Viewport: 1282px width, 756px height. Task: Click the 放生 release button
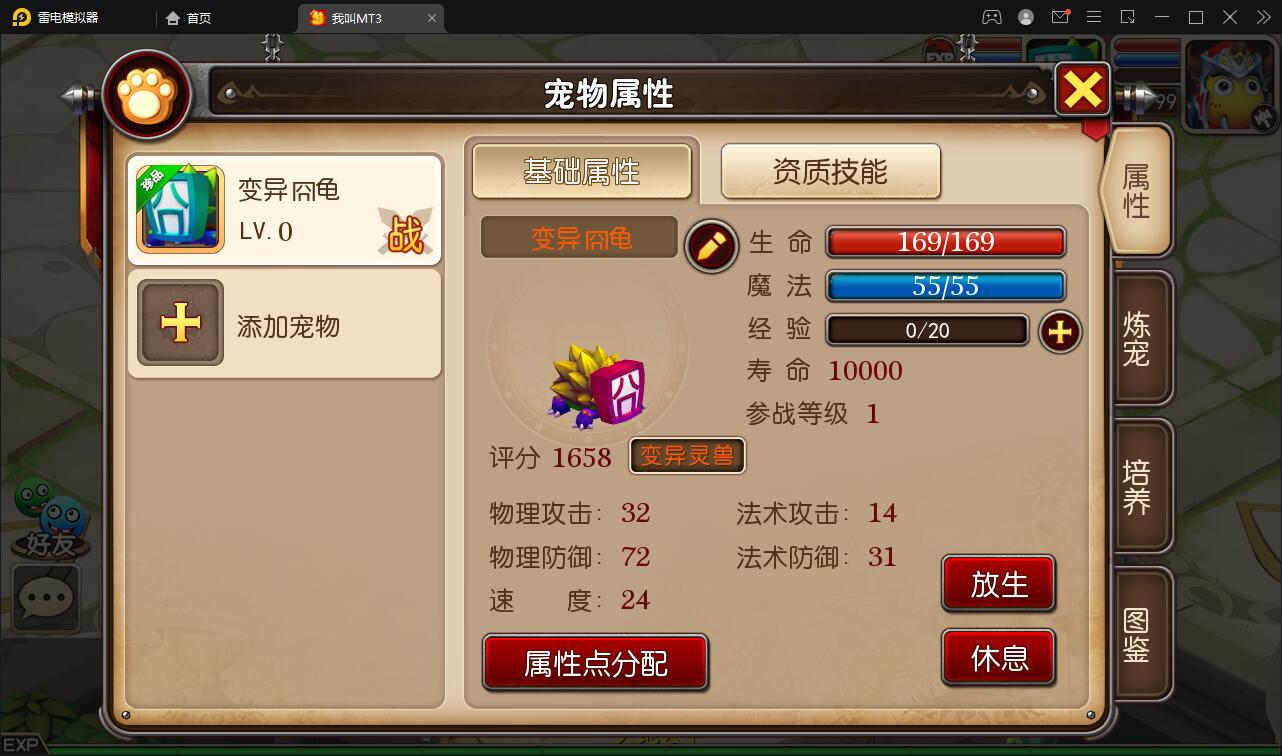pos(997,583)
